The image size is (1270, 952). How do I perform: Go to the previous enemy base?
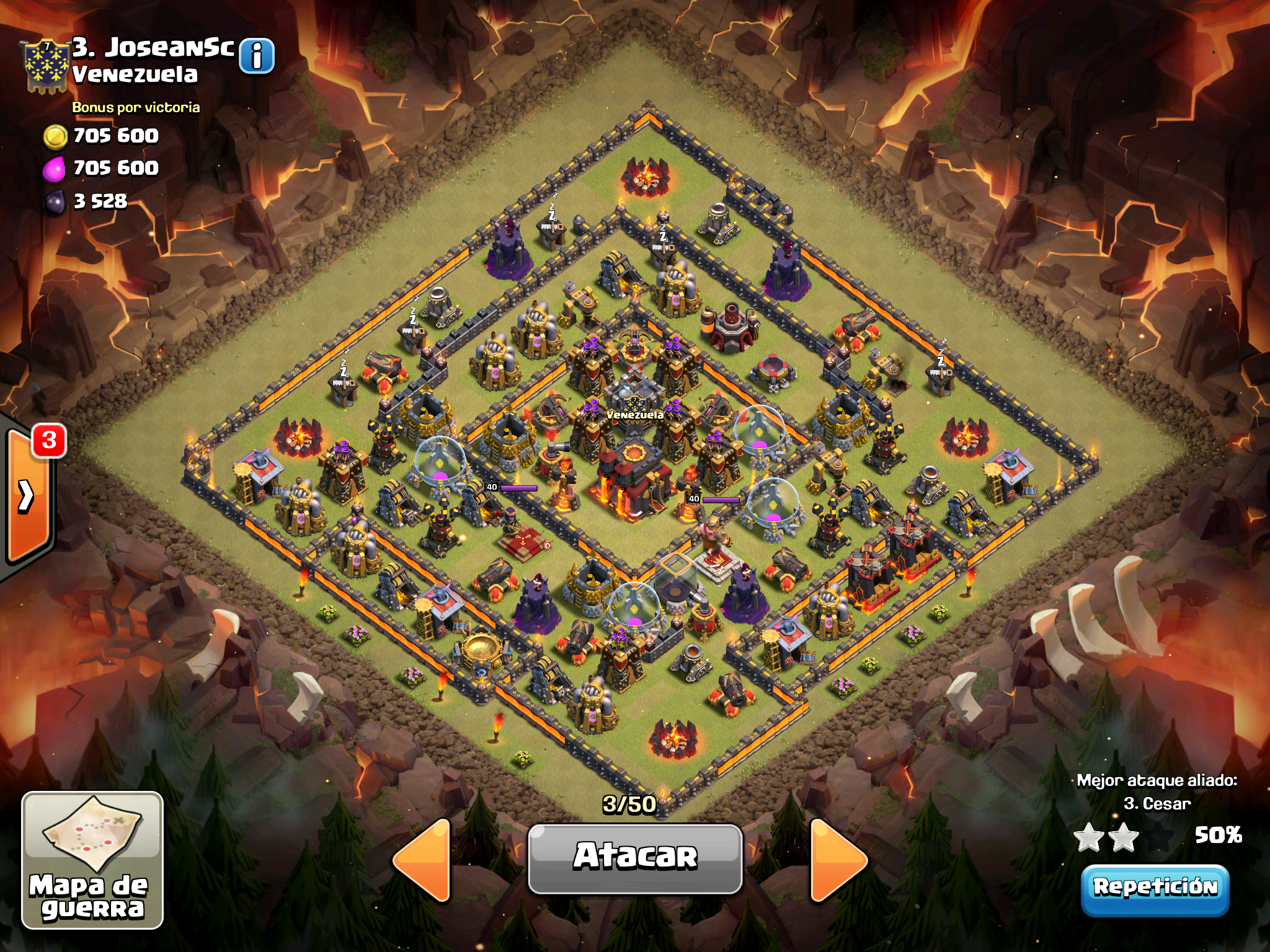click(x=423, y=859)
